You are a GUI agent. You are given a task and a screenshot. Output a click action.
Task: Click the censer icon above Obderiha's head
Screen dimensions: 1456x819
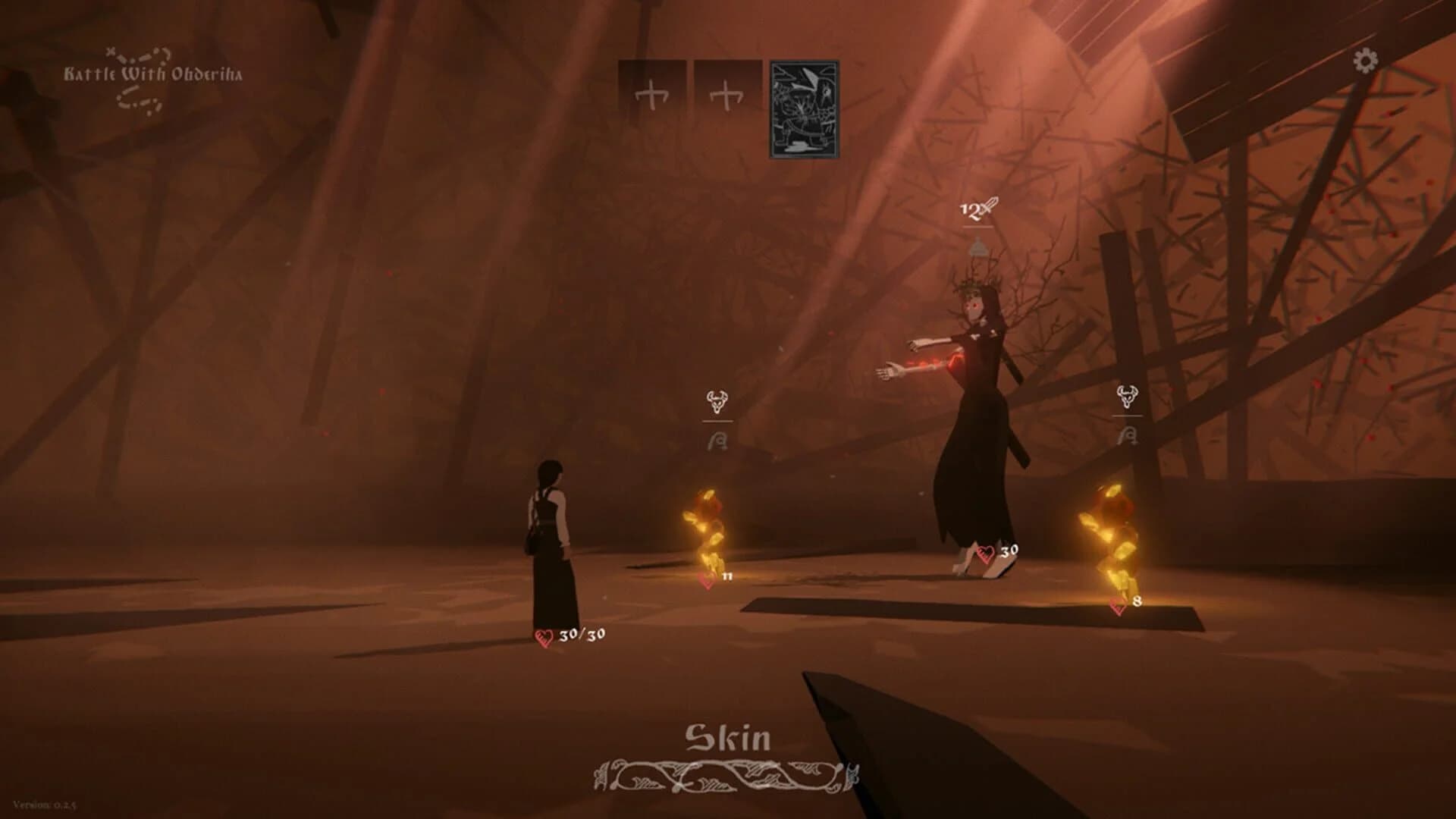pyautogui.click(x=979, y=246)
